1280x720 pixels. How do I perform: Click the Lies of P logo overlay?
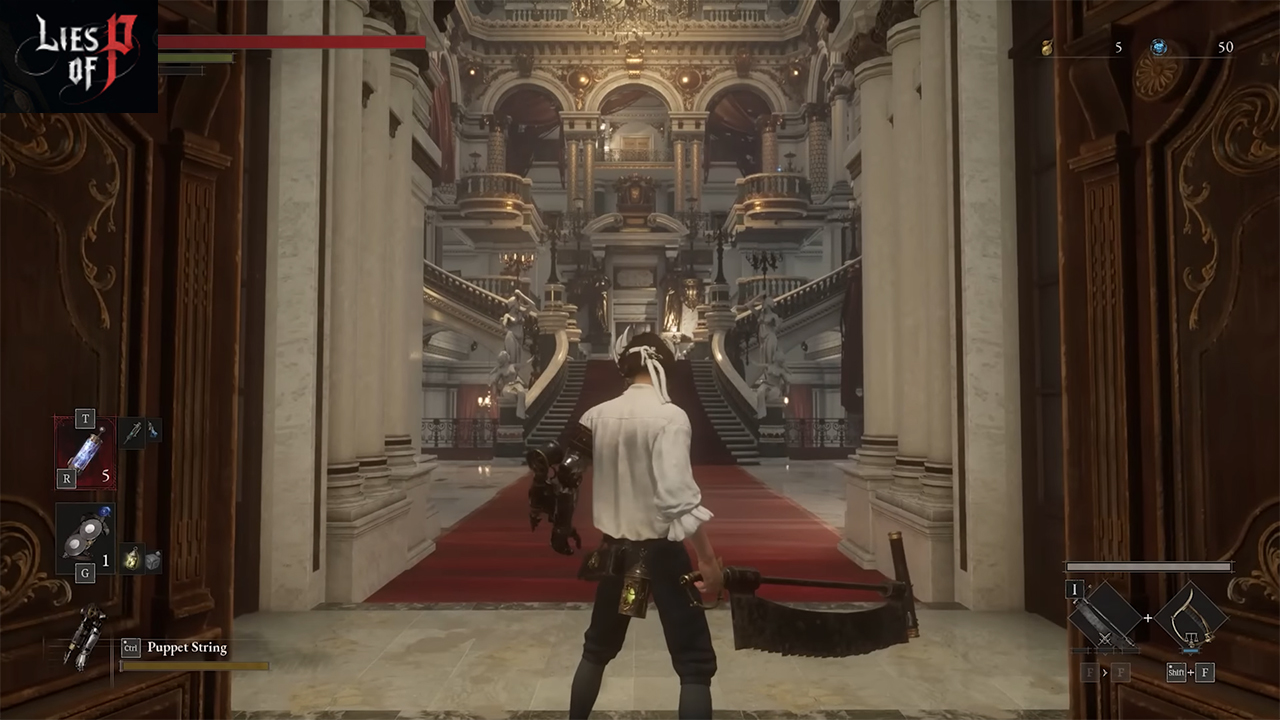point(78,55)
